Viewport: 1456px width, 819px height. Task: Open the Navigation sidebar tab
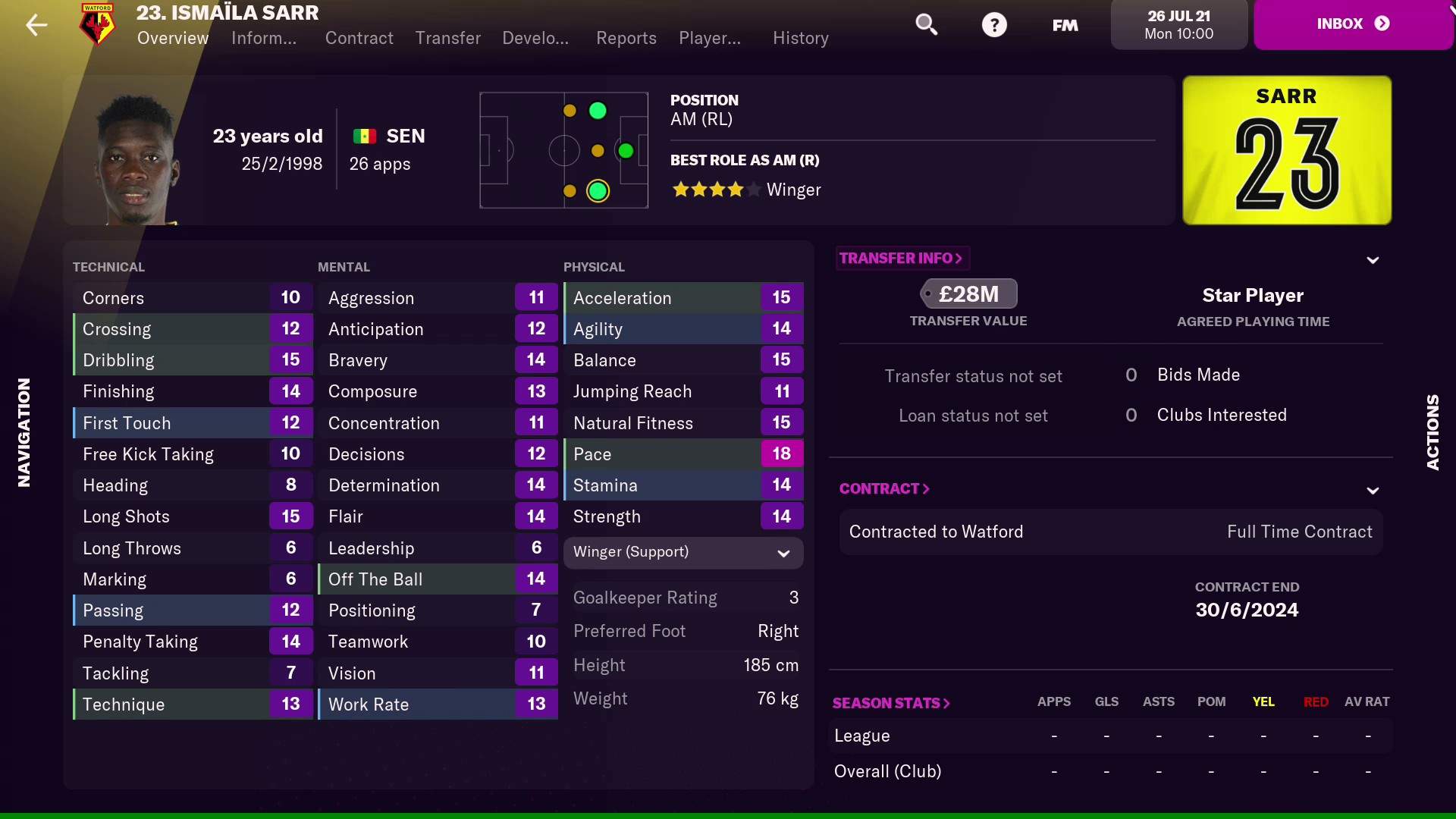(24, 432)
